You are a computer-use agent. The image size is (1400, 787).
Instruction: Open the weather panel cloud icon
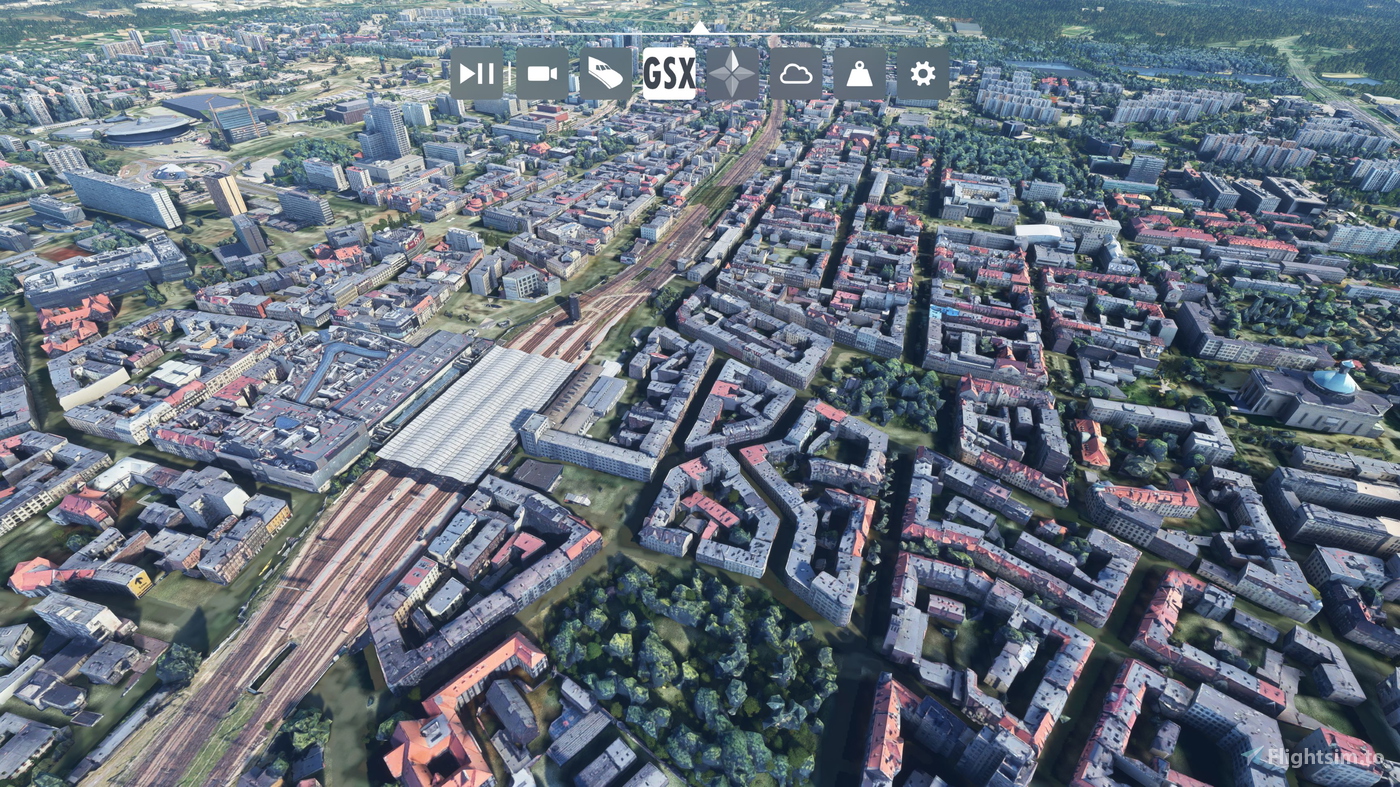click(795, 72)
